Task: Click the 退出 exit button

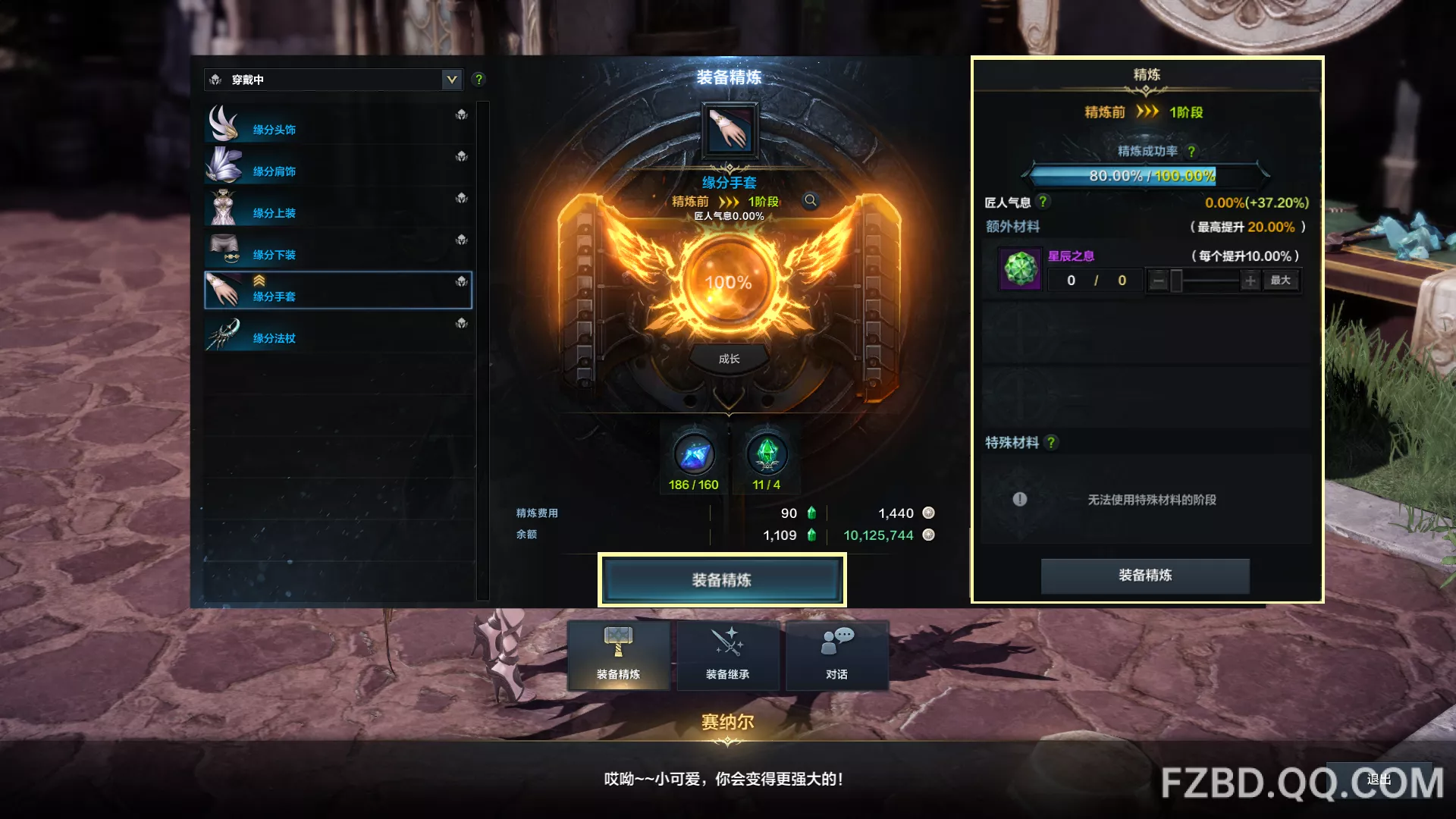Action: (1379, 780)
